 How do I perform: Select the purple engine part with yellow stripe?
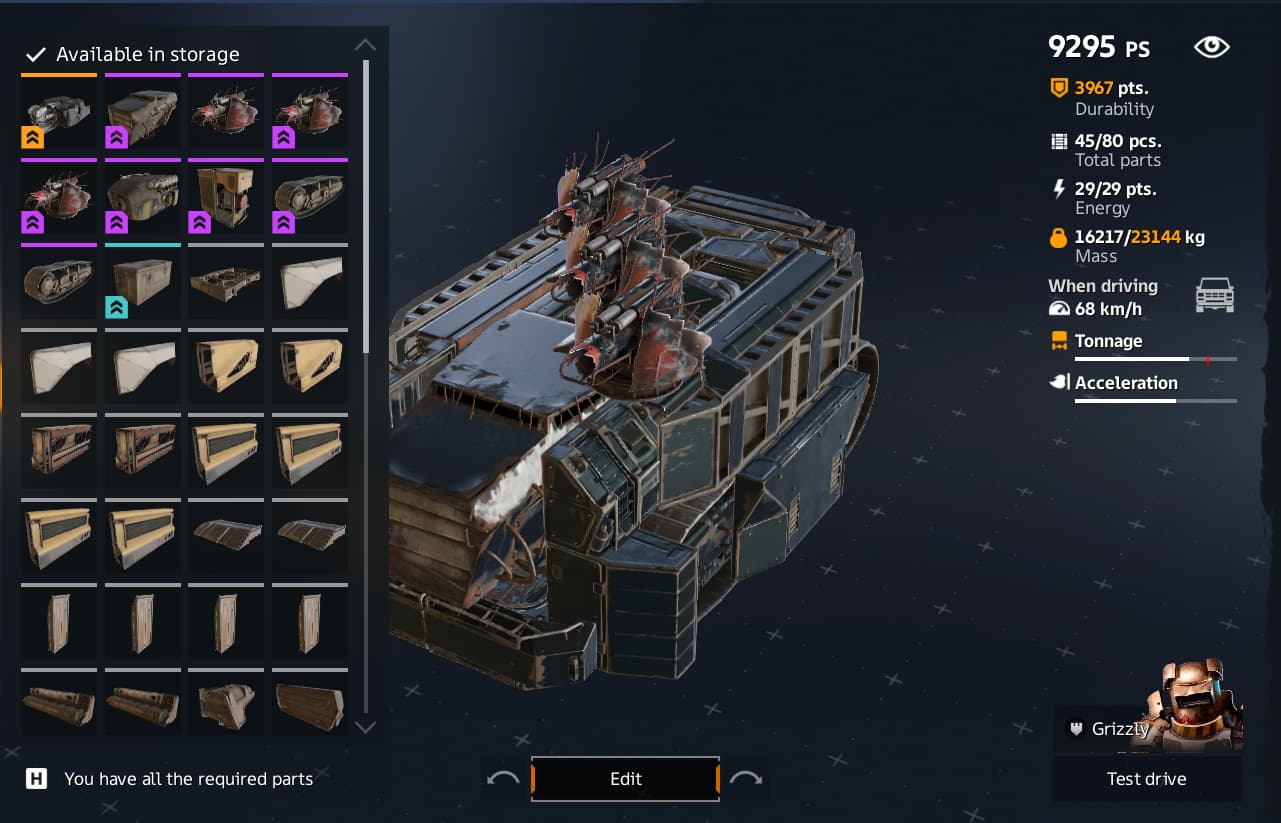[143, 197]
